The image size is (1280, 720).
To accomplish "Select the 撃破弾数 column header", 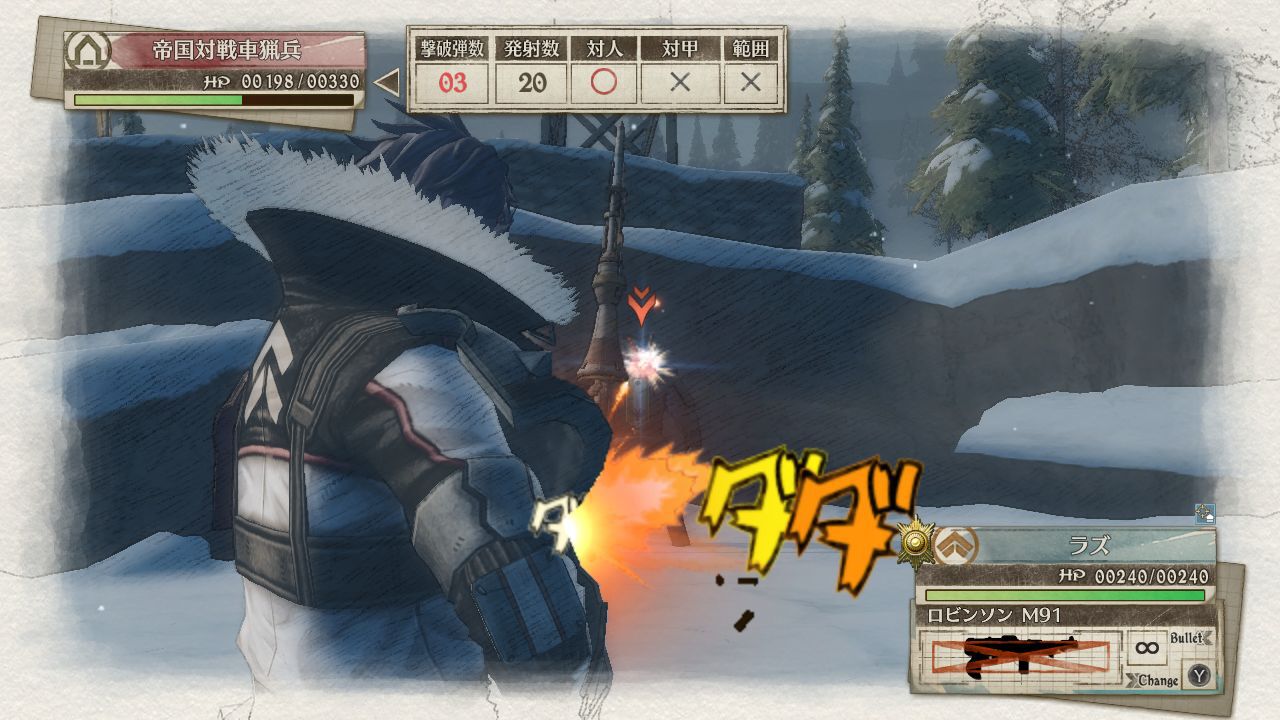I will (452, 45).
